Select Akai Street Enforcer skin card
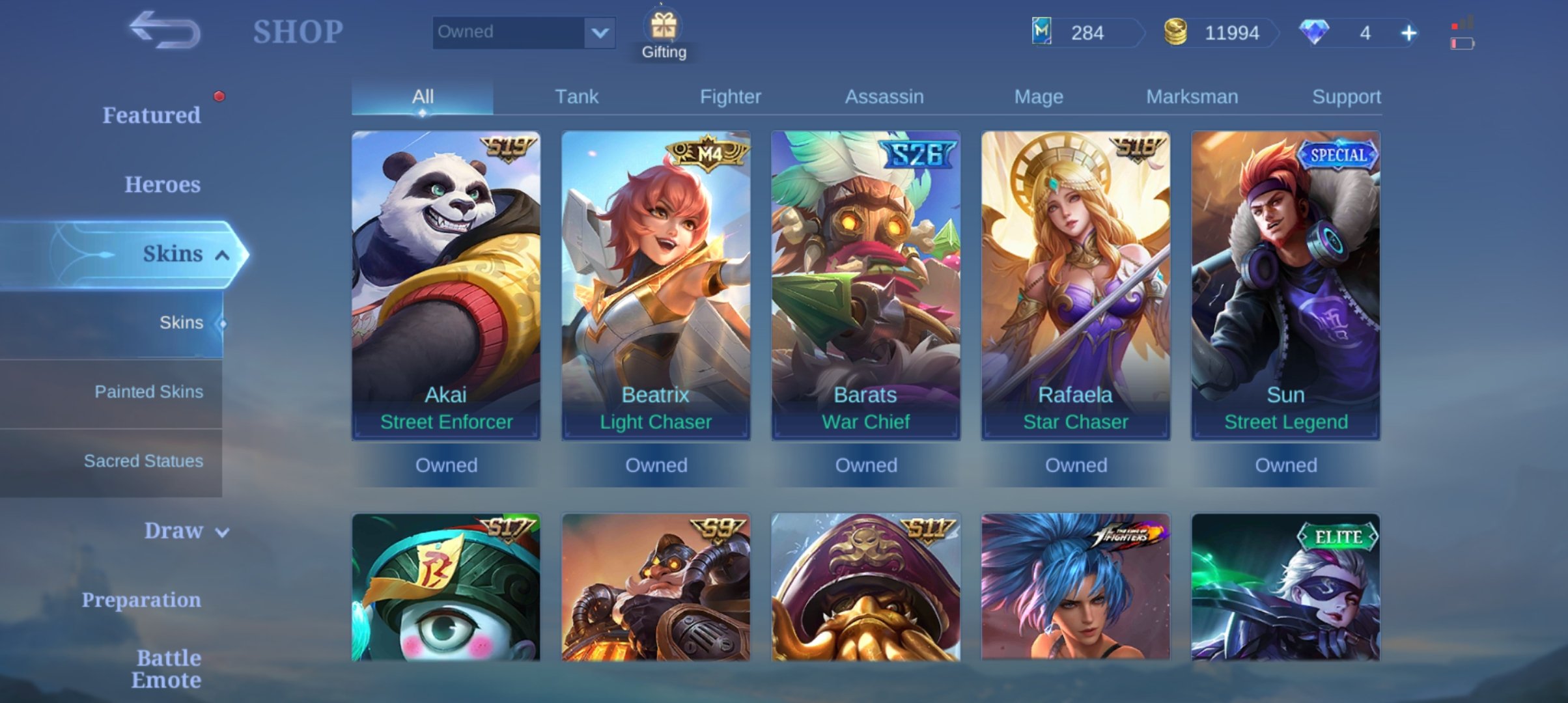This screenshot has height=703, width=1568. click(446, 285)
